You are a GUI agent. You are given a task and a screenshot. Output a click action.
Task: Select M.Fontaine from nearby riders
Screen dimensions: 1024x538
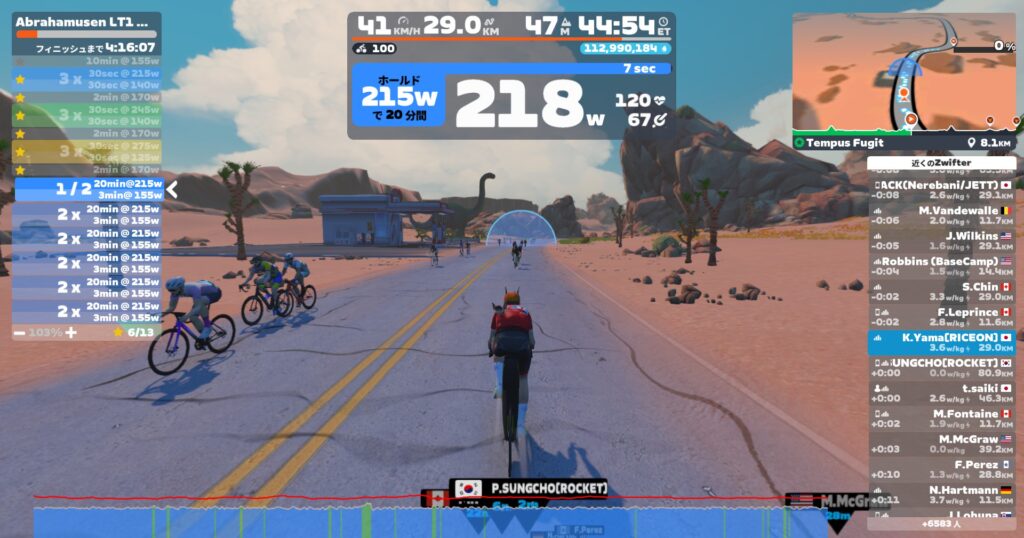[x=941, y=419]
